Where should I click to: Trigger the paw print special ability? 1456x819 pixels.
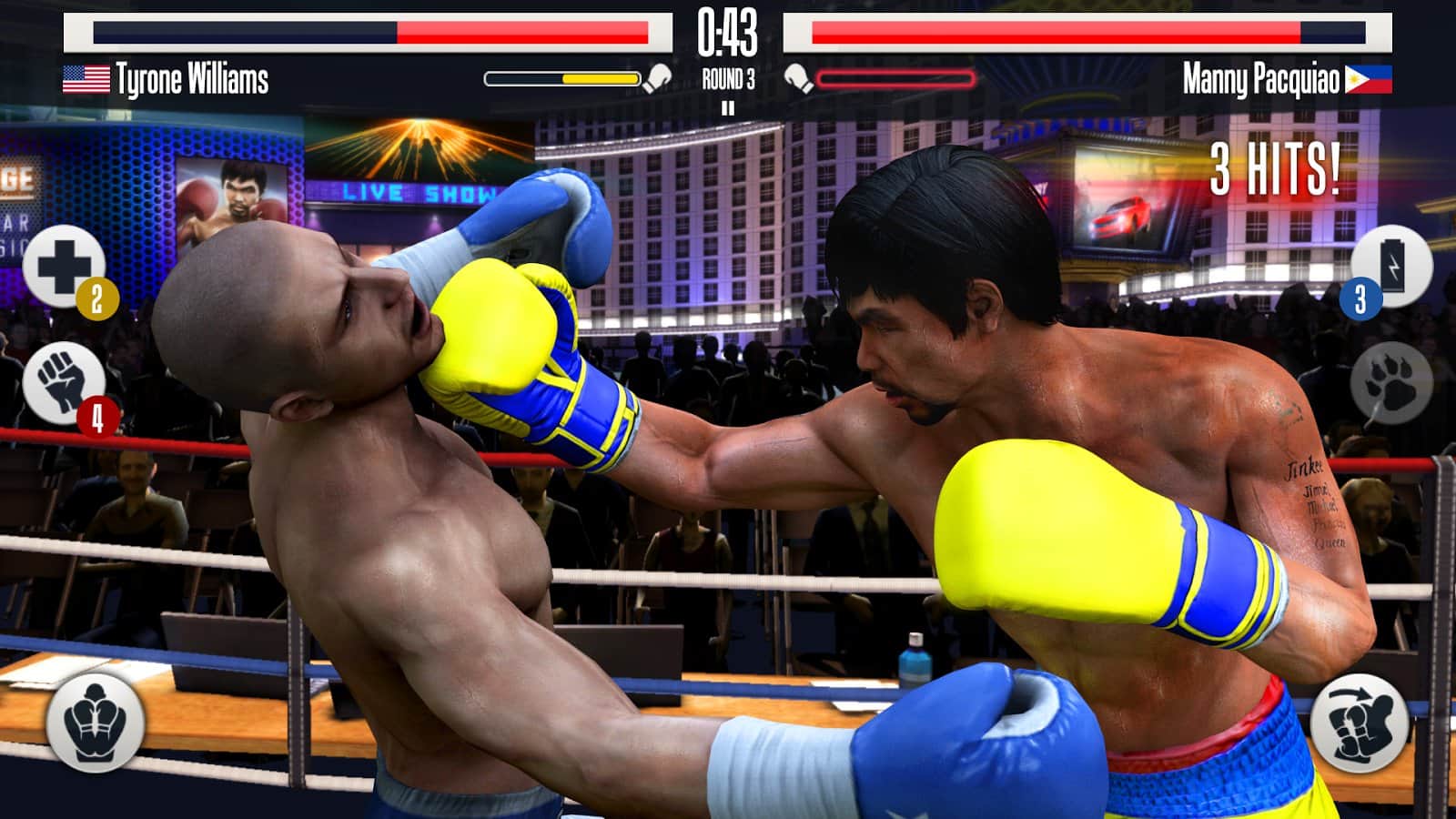(x=1391, y=383)
